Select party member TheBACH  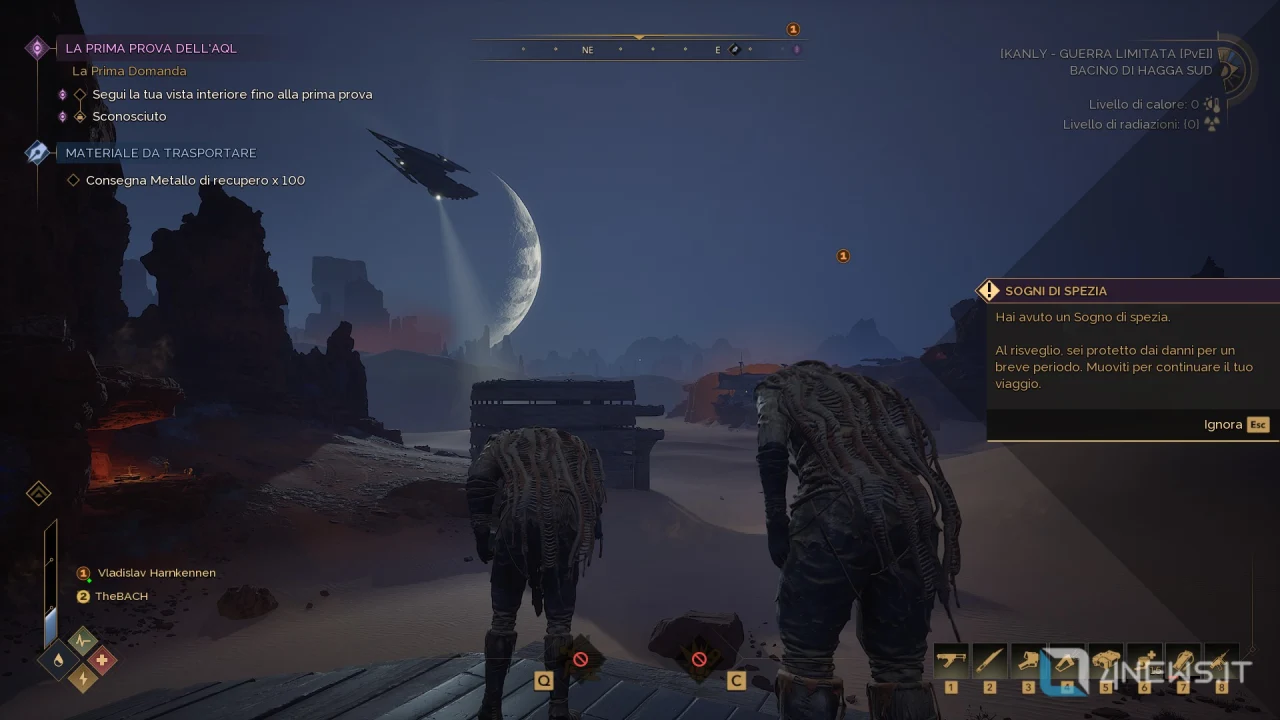click(121, 596)
